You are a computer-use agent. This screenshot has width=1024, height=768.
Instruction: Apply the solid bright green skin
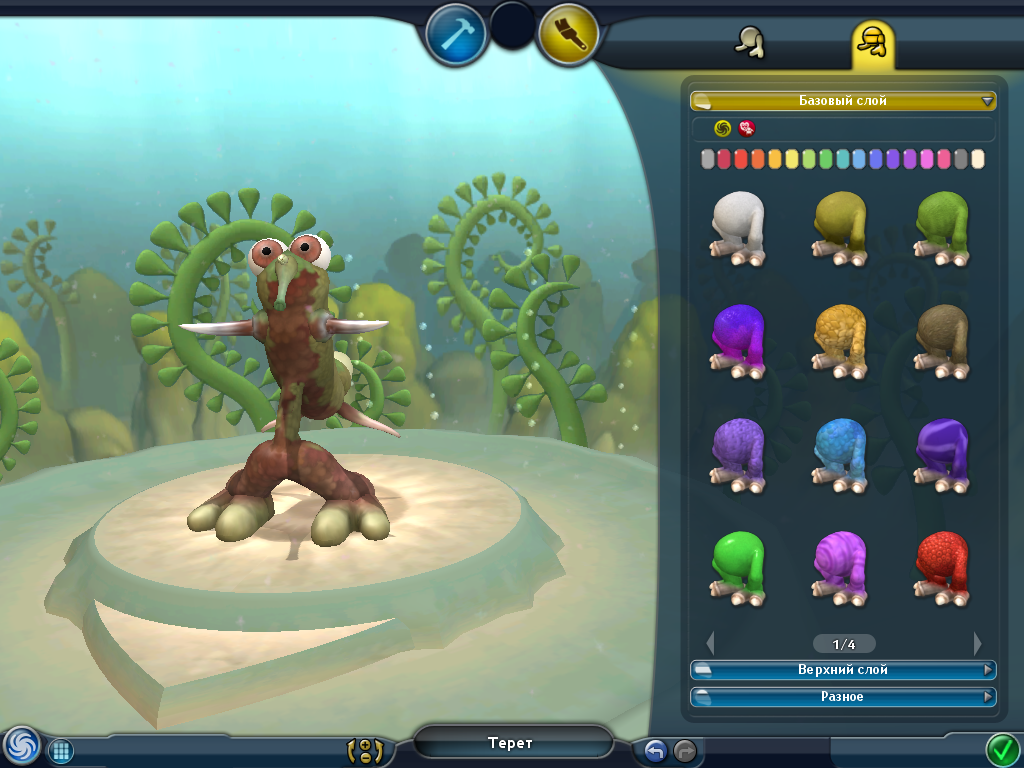740,566
